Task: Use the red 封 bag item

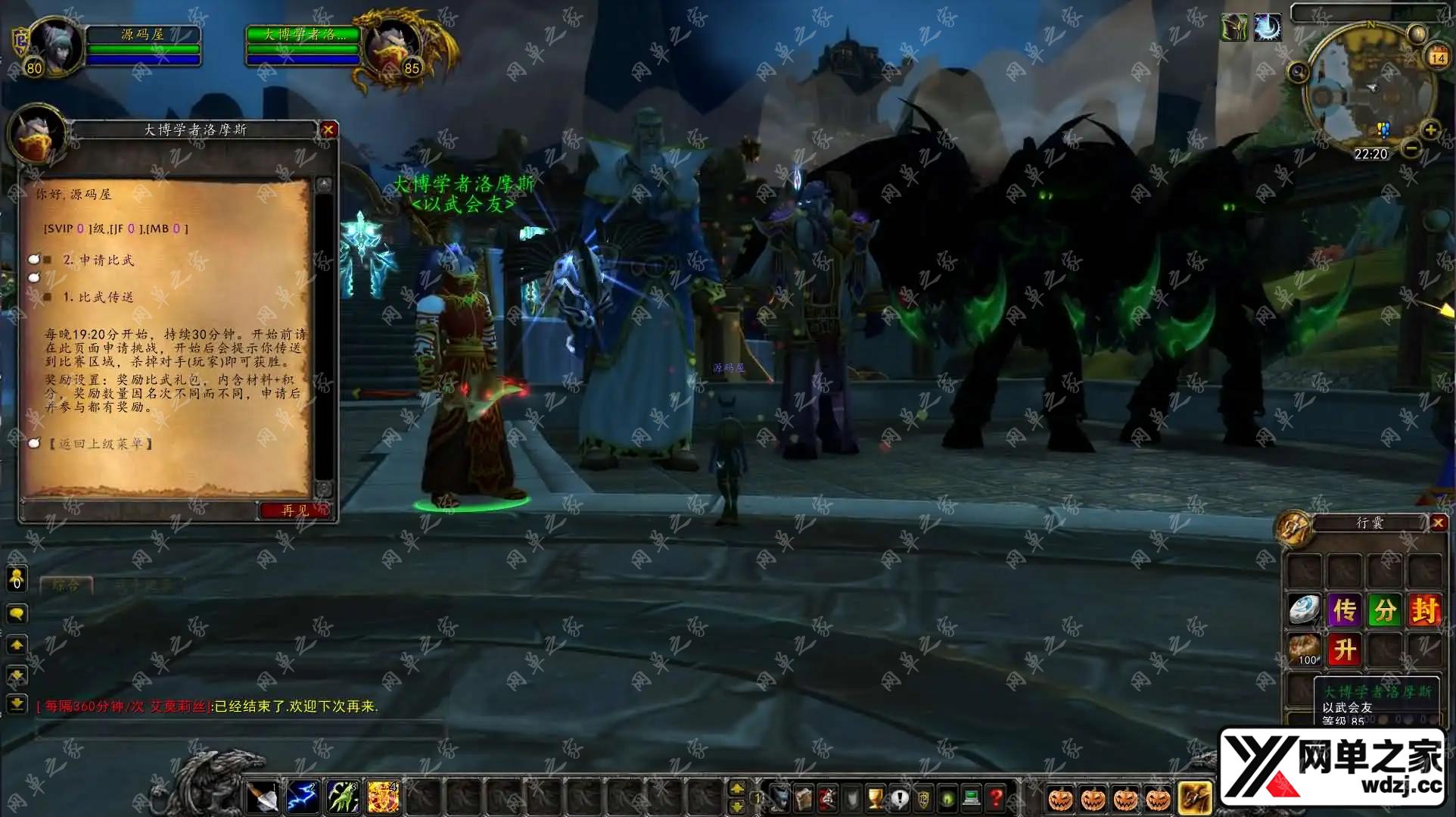Action: [1423, 610]
